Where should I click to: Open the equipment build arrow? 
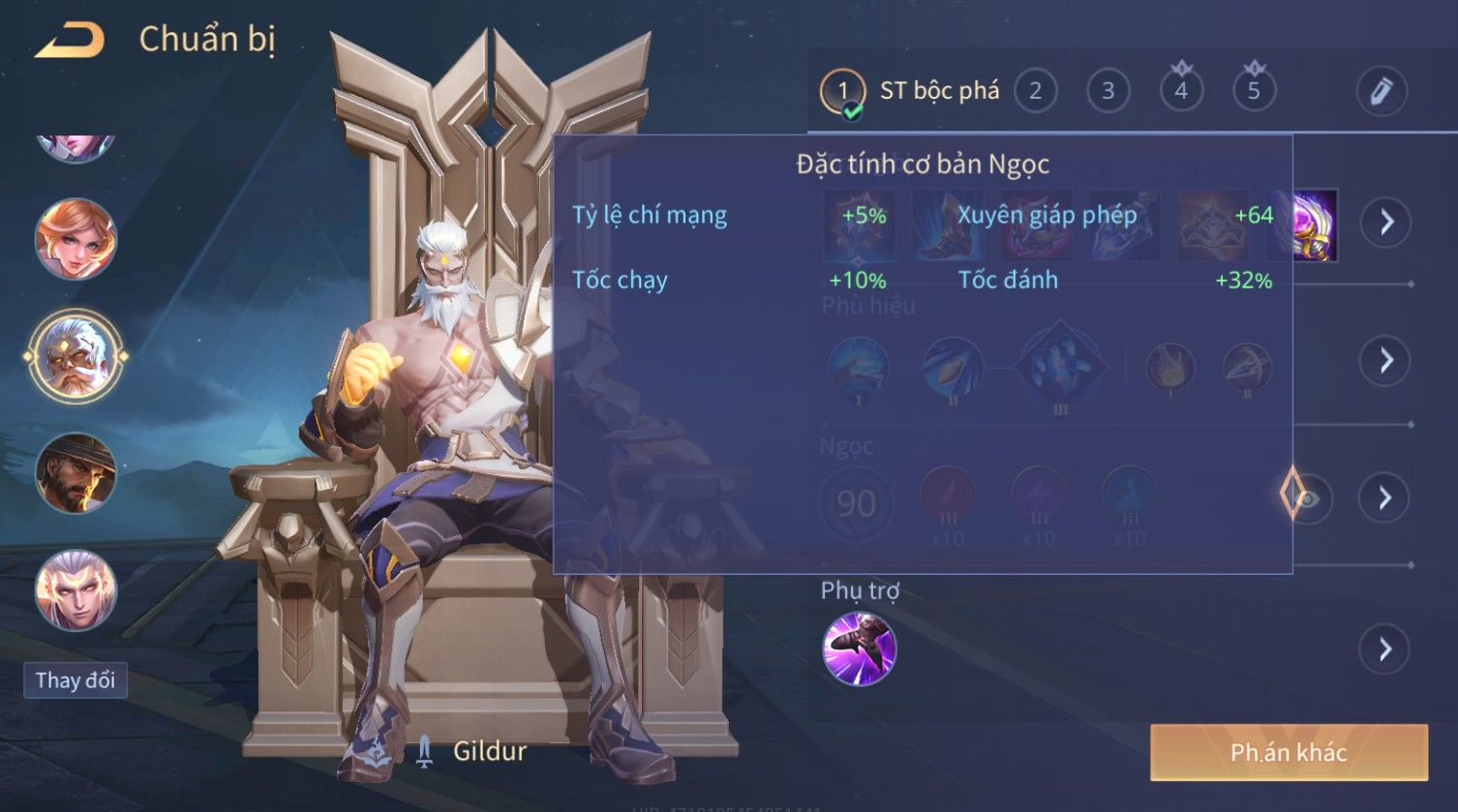pos(1385,222)
